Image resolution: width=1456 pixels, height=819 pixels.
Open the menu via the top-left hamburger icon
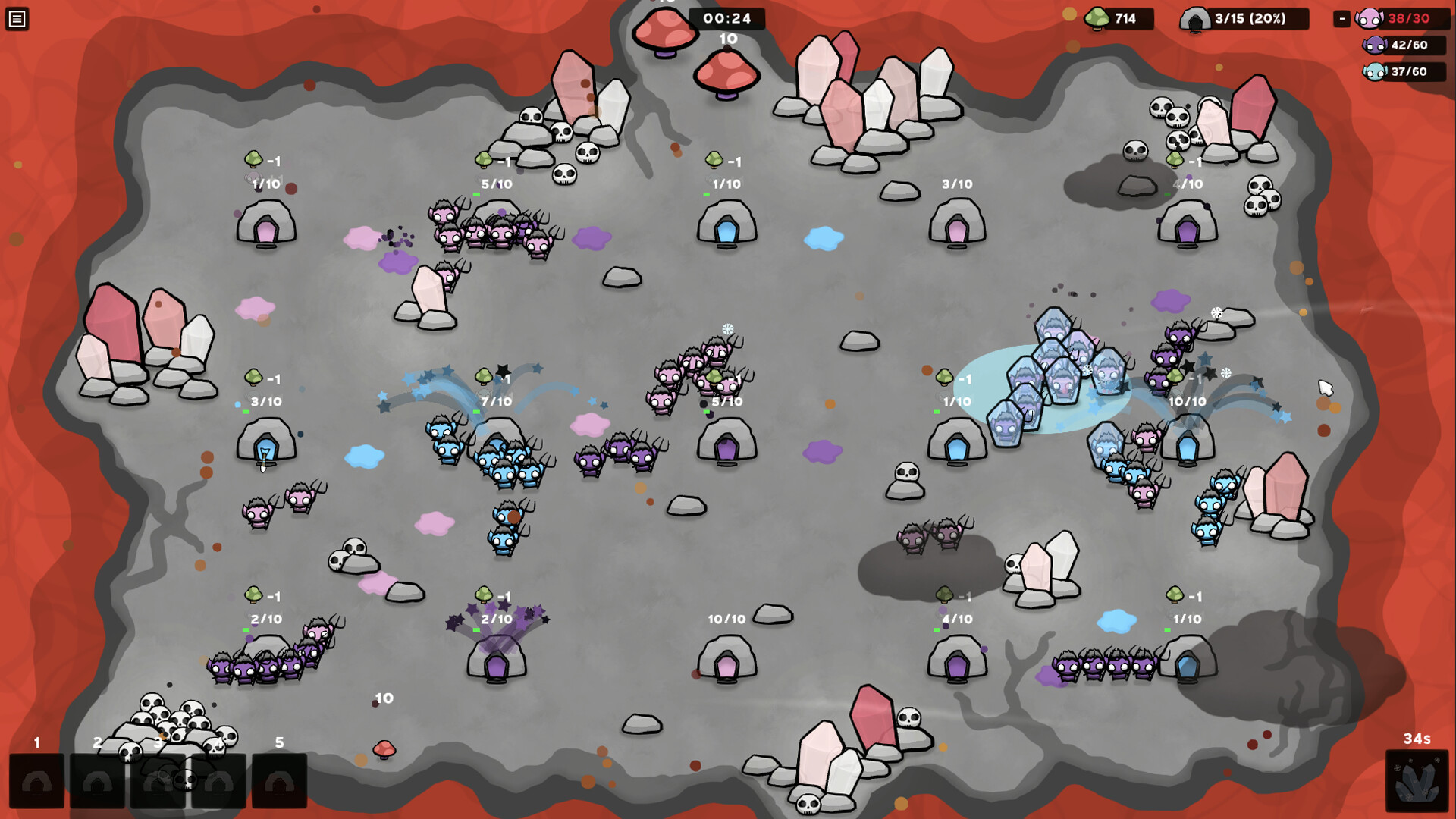[x=18, y=18]
